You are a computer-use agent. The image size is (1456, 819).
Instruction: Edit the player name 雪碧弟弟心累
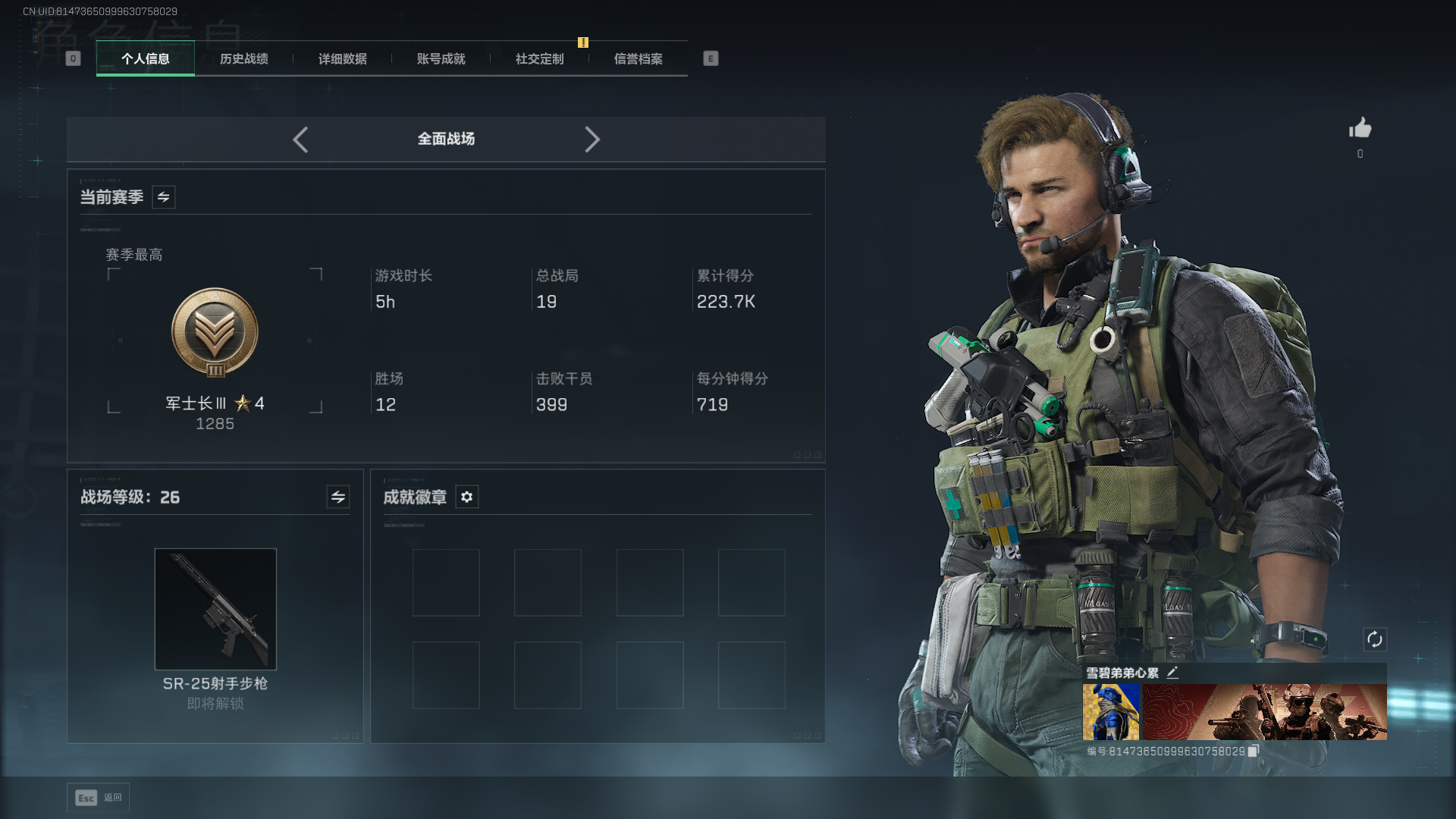point(1172,673)
